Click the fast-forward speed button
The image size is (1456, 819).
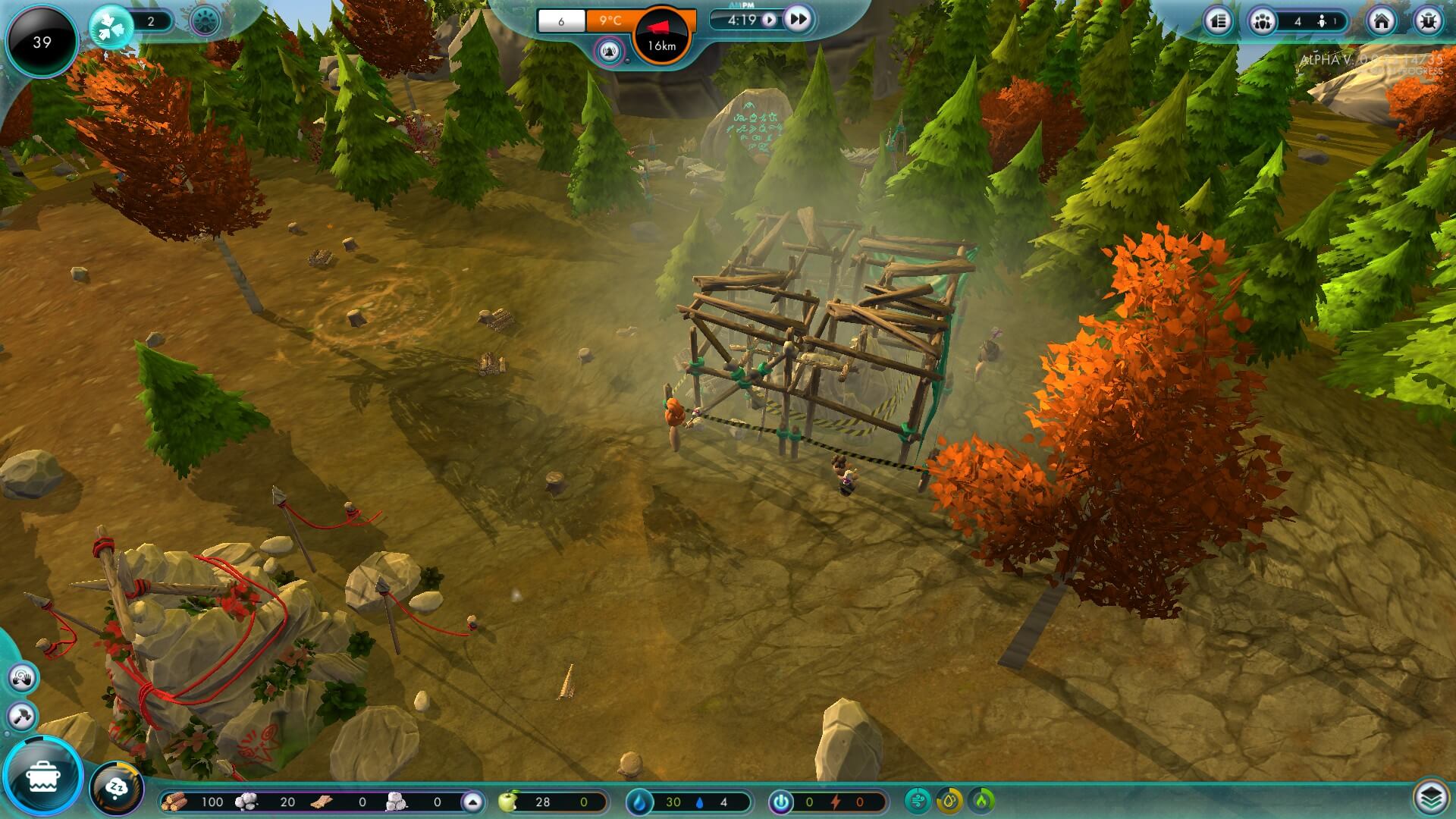[797, 20]
